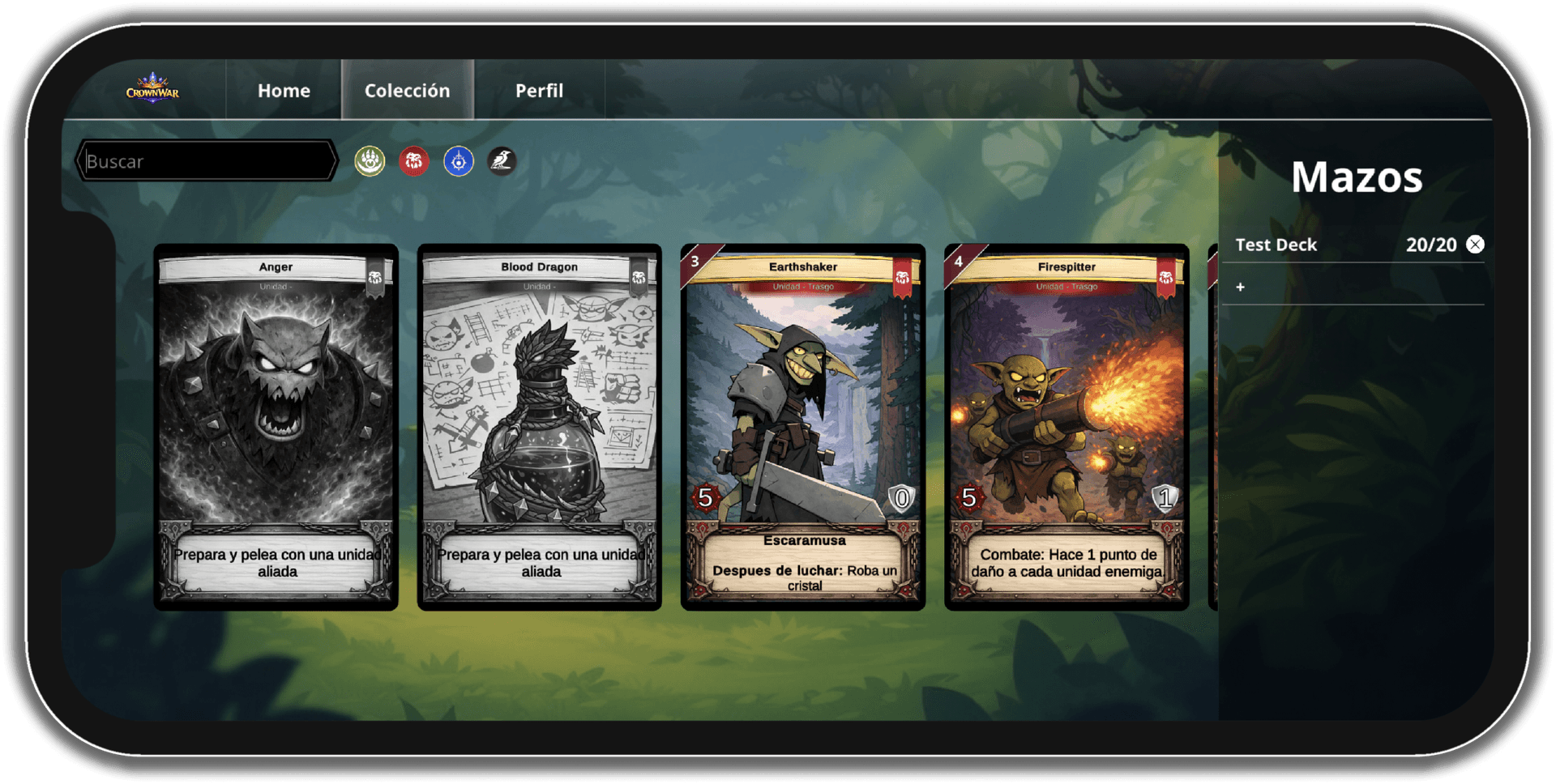Select the Earthshaker card artwork
Viewport: 1556px width, 784px height.
pos(802,397)
